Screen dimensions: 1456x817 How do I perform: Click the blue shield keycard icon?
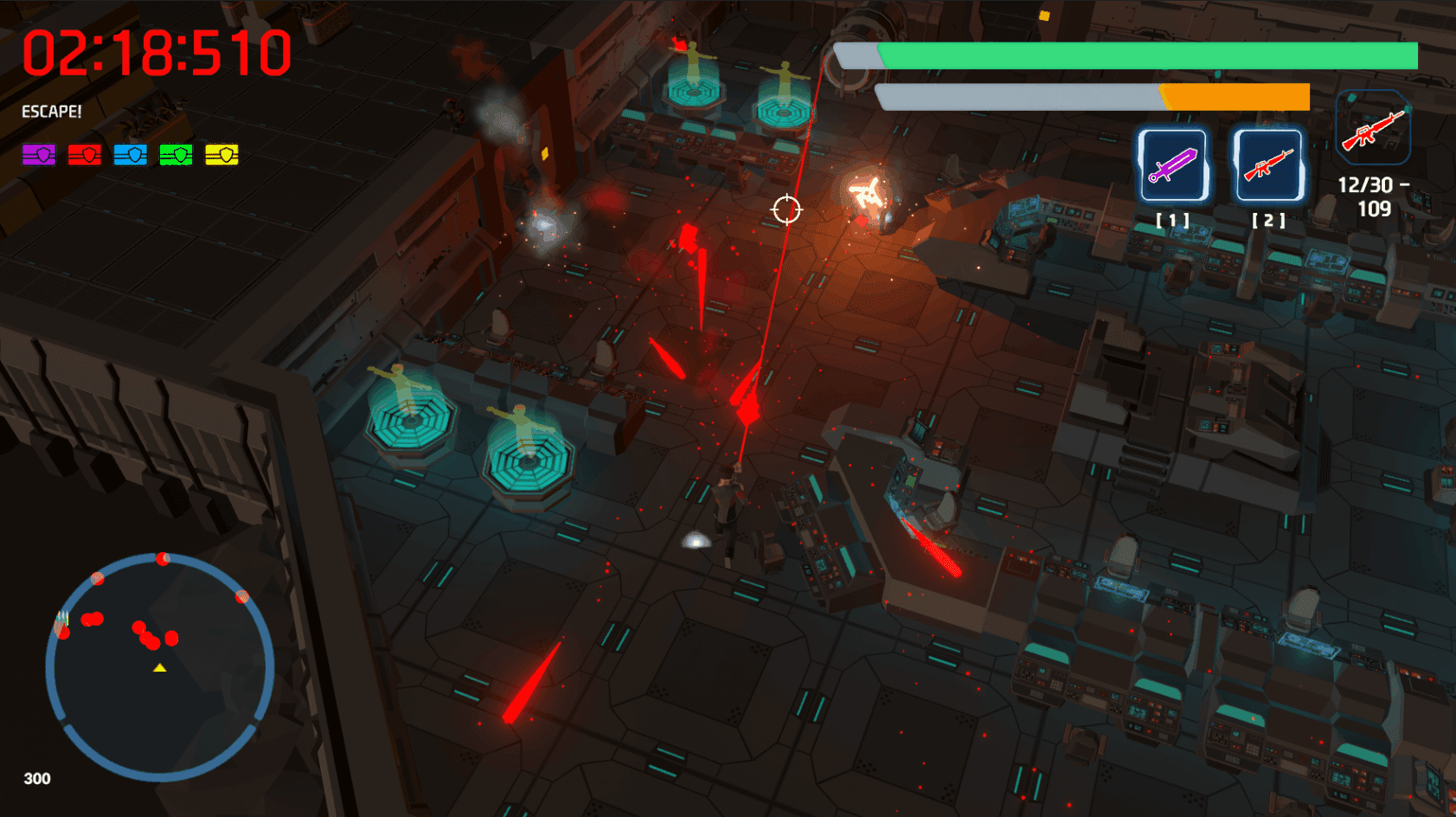click(130, 156)
